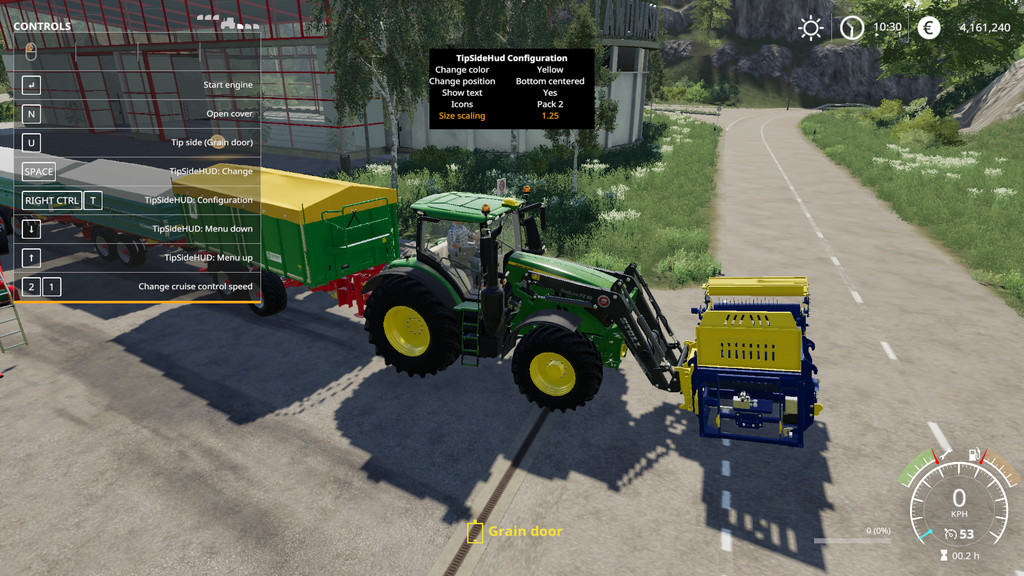Click the euro money icon
This screenshot has height=576, width=1024.
(x=930, y=28)
